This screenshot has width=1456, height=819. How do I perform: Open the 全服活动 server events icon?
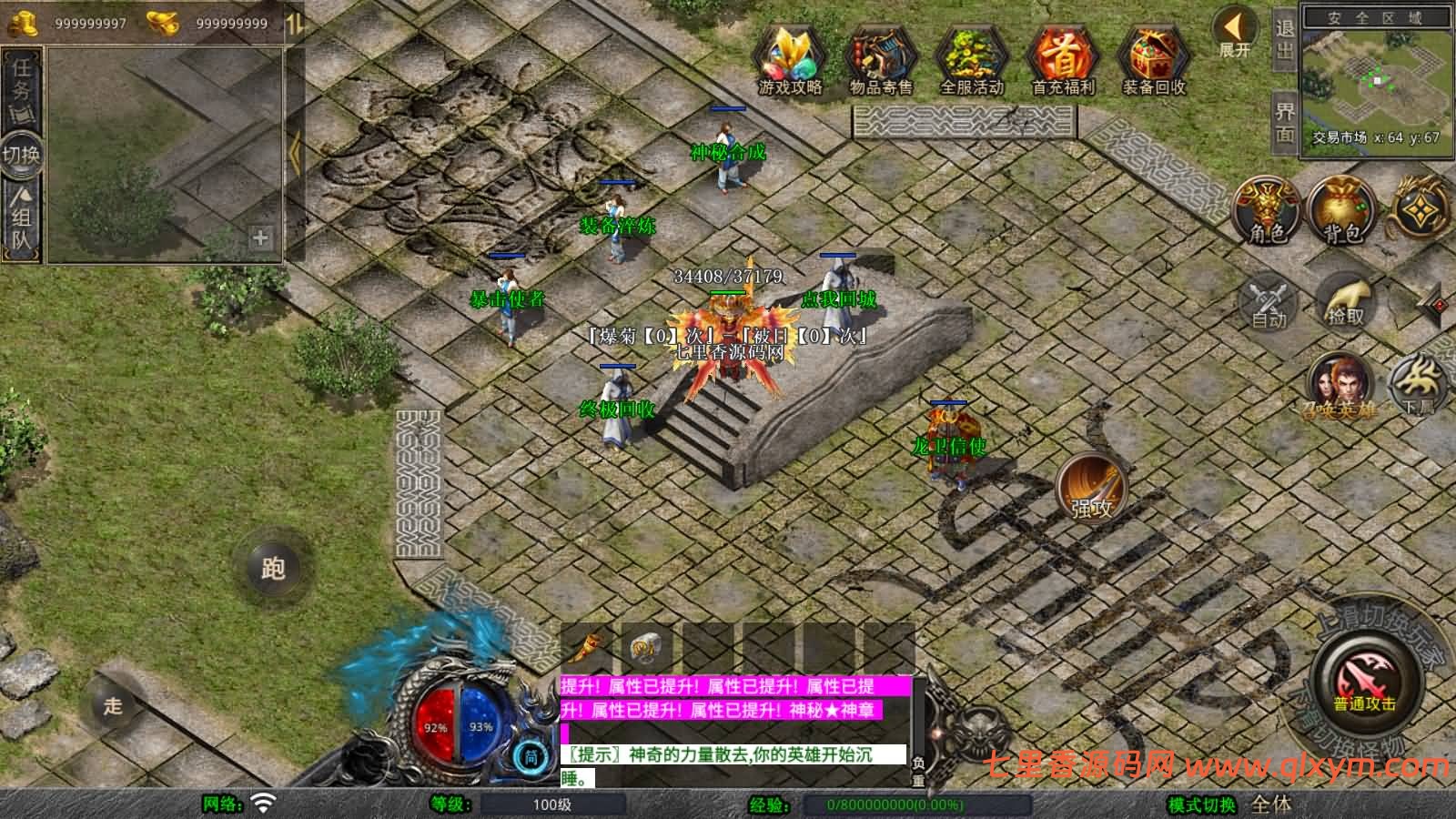[x=971, y=60]
